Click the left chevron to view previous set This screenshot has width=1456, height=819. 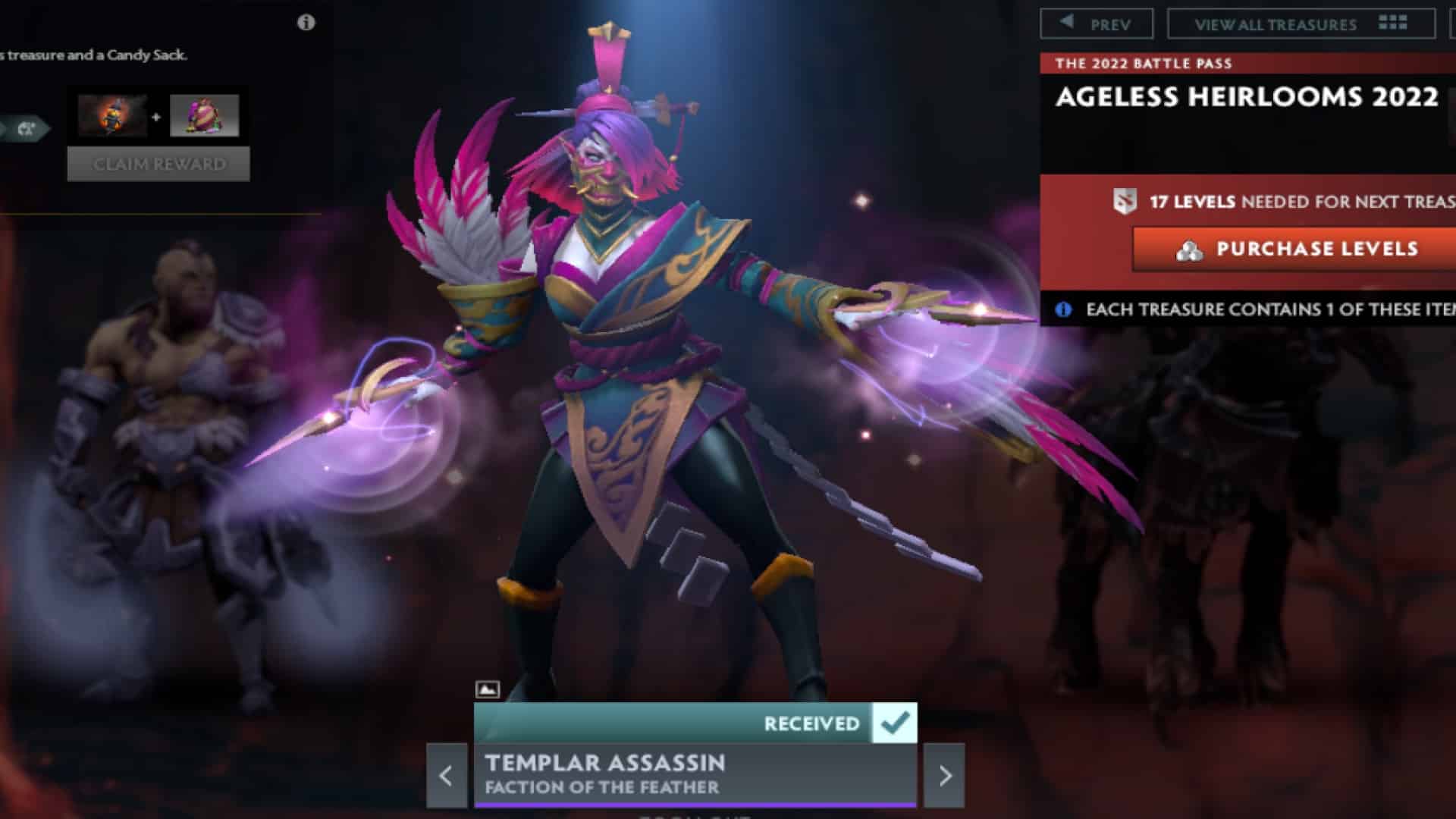pyautogui.click(x=446, y=776)
